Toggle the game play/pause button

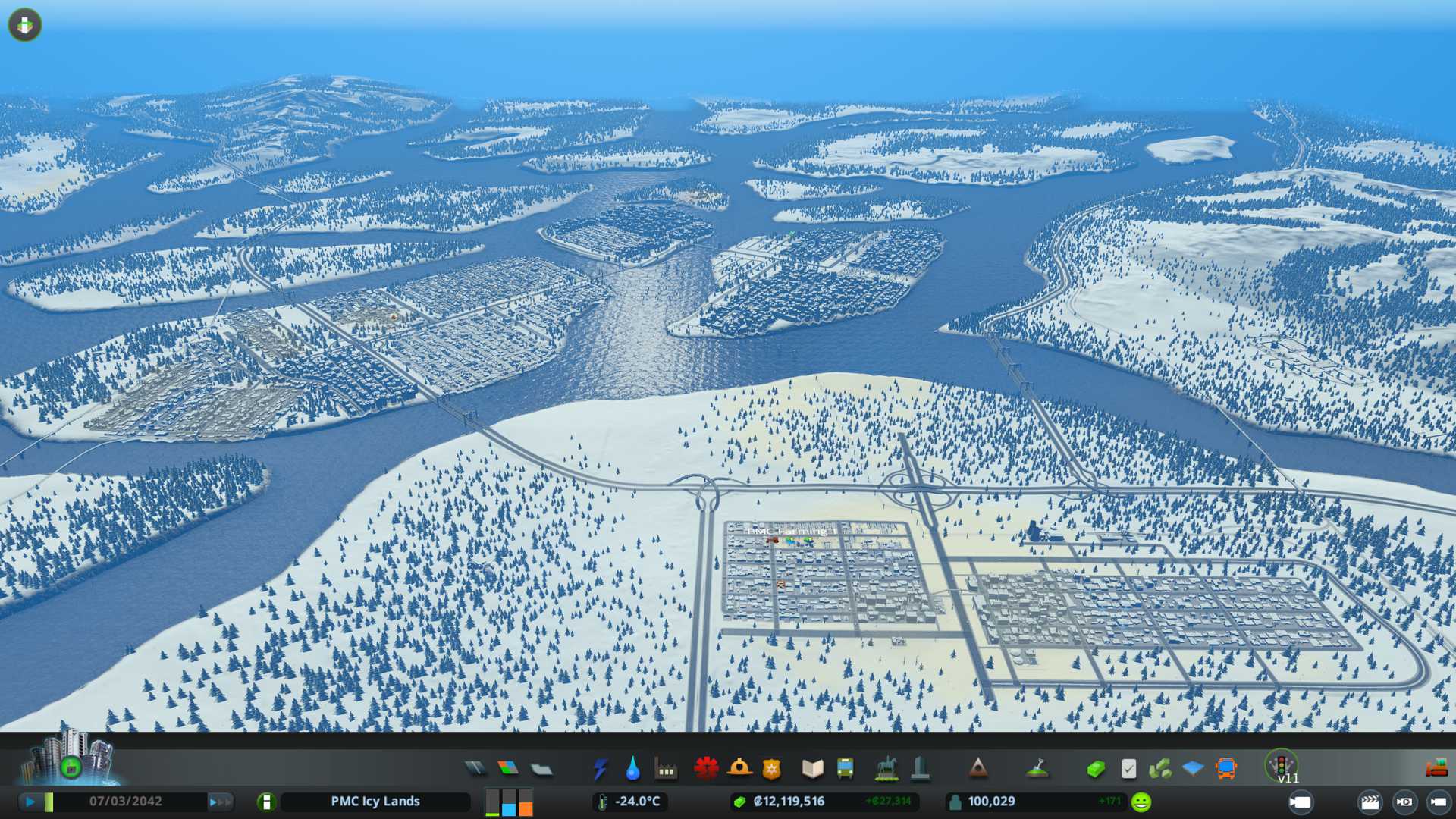[x=30, y=802]
